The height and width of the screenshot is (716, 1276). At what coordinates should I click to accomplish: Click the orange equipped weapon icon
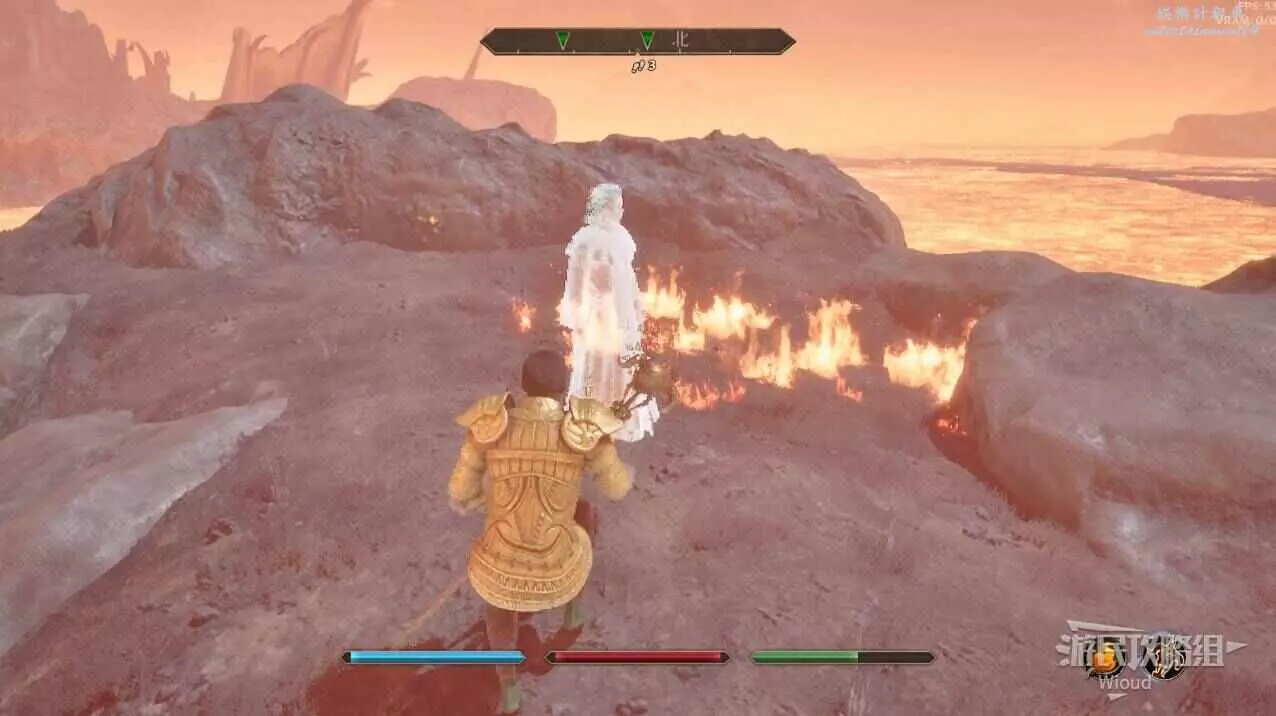click(1104, 660)
